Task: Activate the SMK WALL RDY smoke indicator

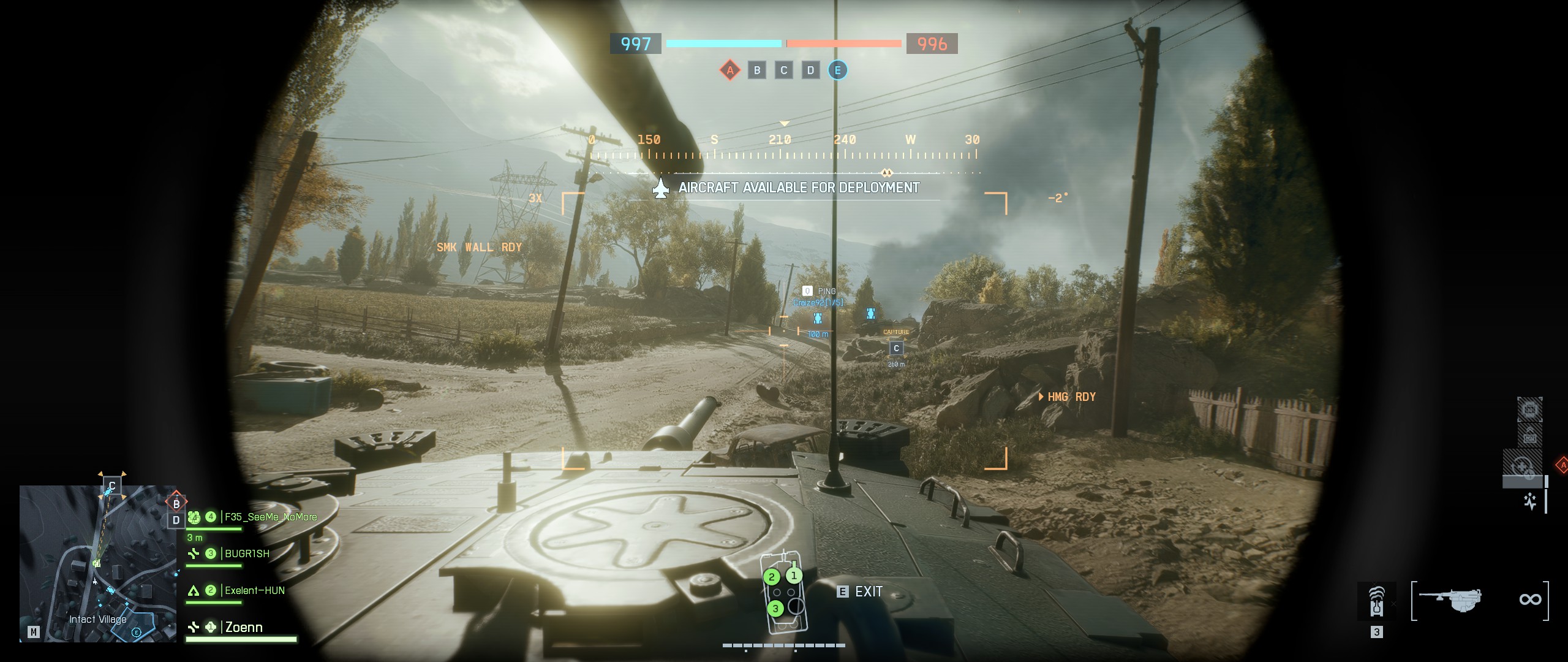Action: coord(479,248)
